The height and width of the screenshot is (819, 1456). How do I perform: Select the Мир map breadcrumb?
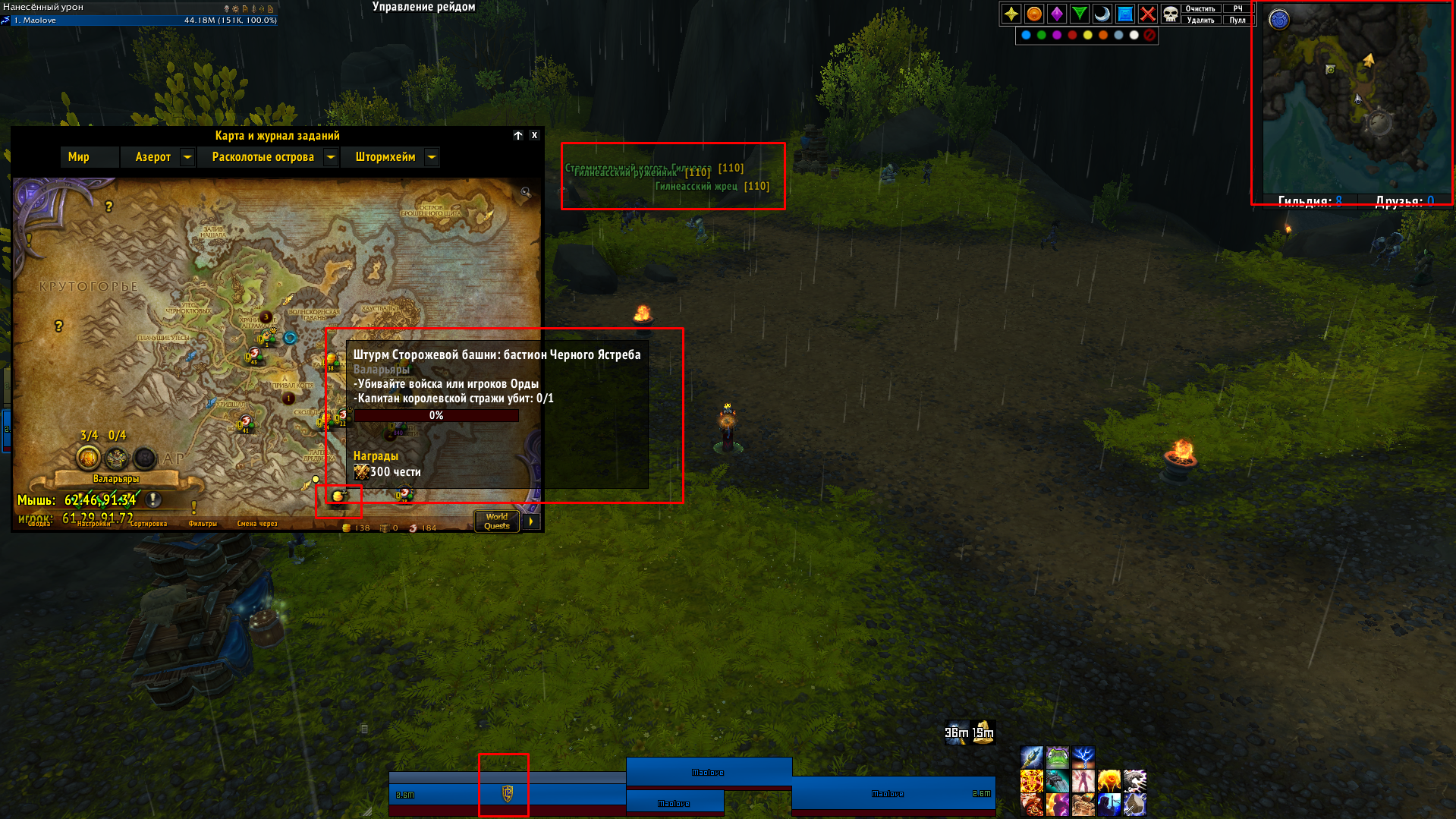click(x=79, y=157)
